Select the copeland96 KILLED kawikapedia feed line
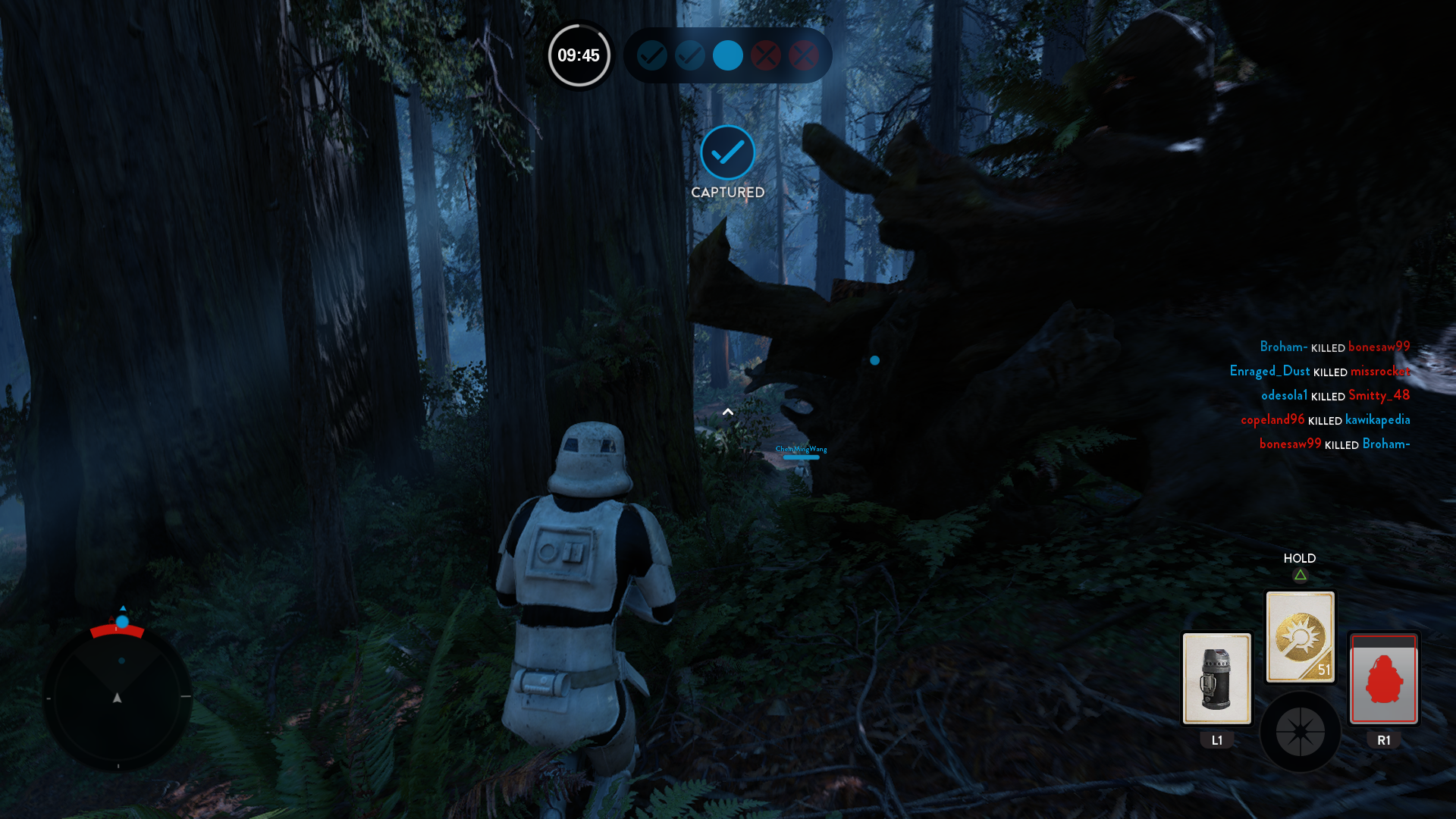Image resolution: width=1456 pixels, height=819 pixels. coord(1326,420)
